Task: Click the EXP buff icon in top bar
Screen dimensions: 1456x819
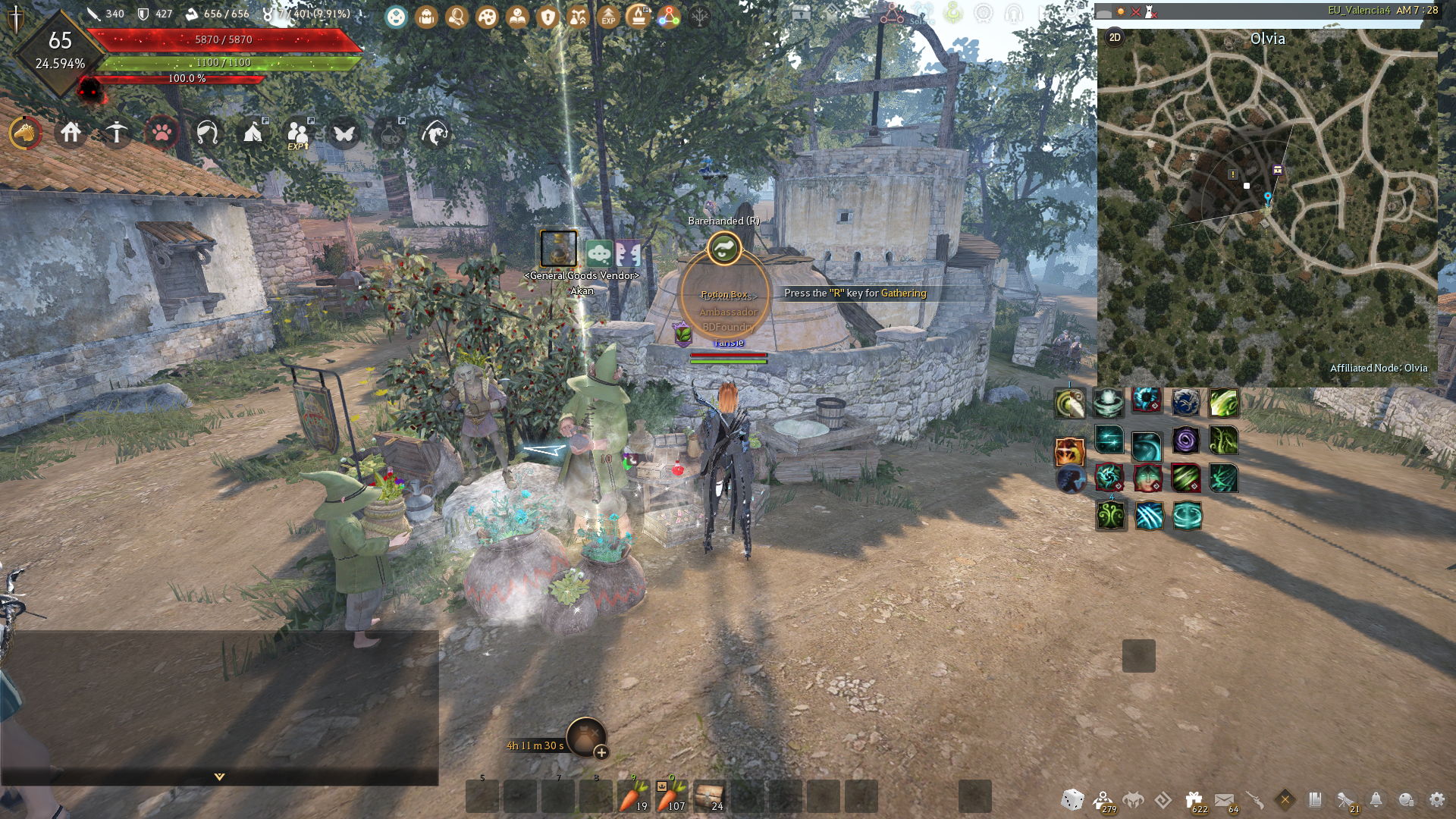Action: tap(608, 16)
